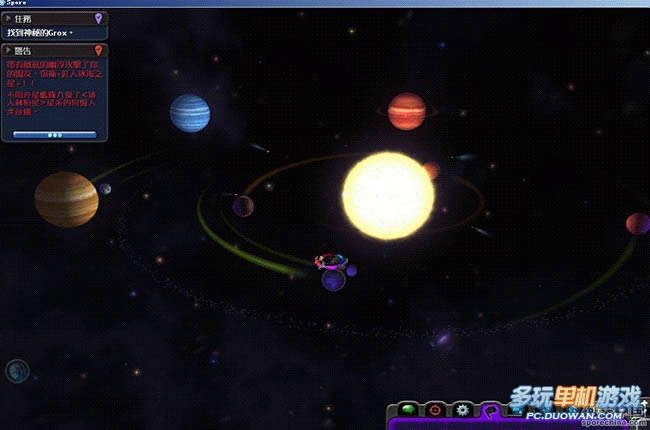Click the round globe icon at left edge
This screenshot has height=430, width=650.
[16, 372]
